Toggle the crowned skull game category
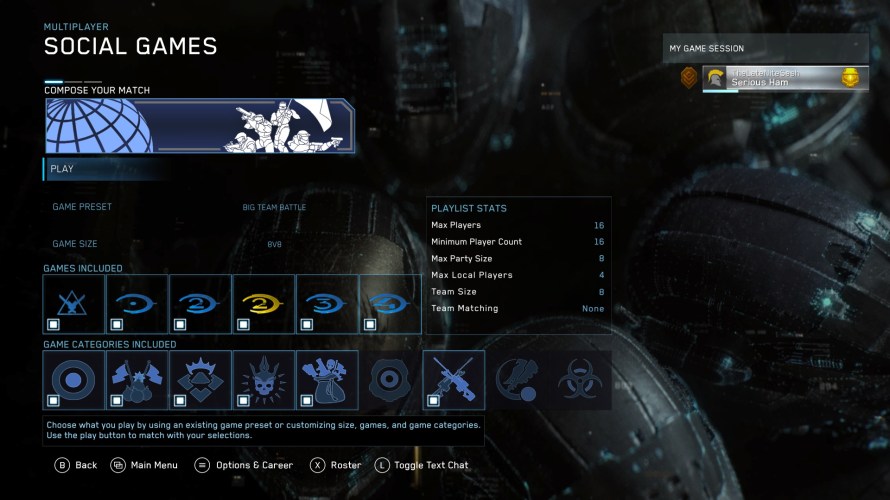 (263, 380)
